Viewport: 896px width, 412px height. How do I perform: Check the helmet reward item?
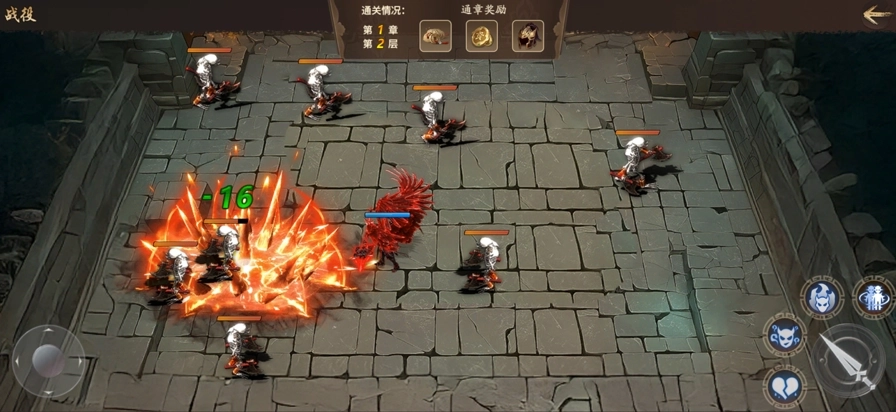point(527,36)
